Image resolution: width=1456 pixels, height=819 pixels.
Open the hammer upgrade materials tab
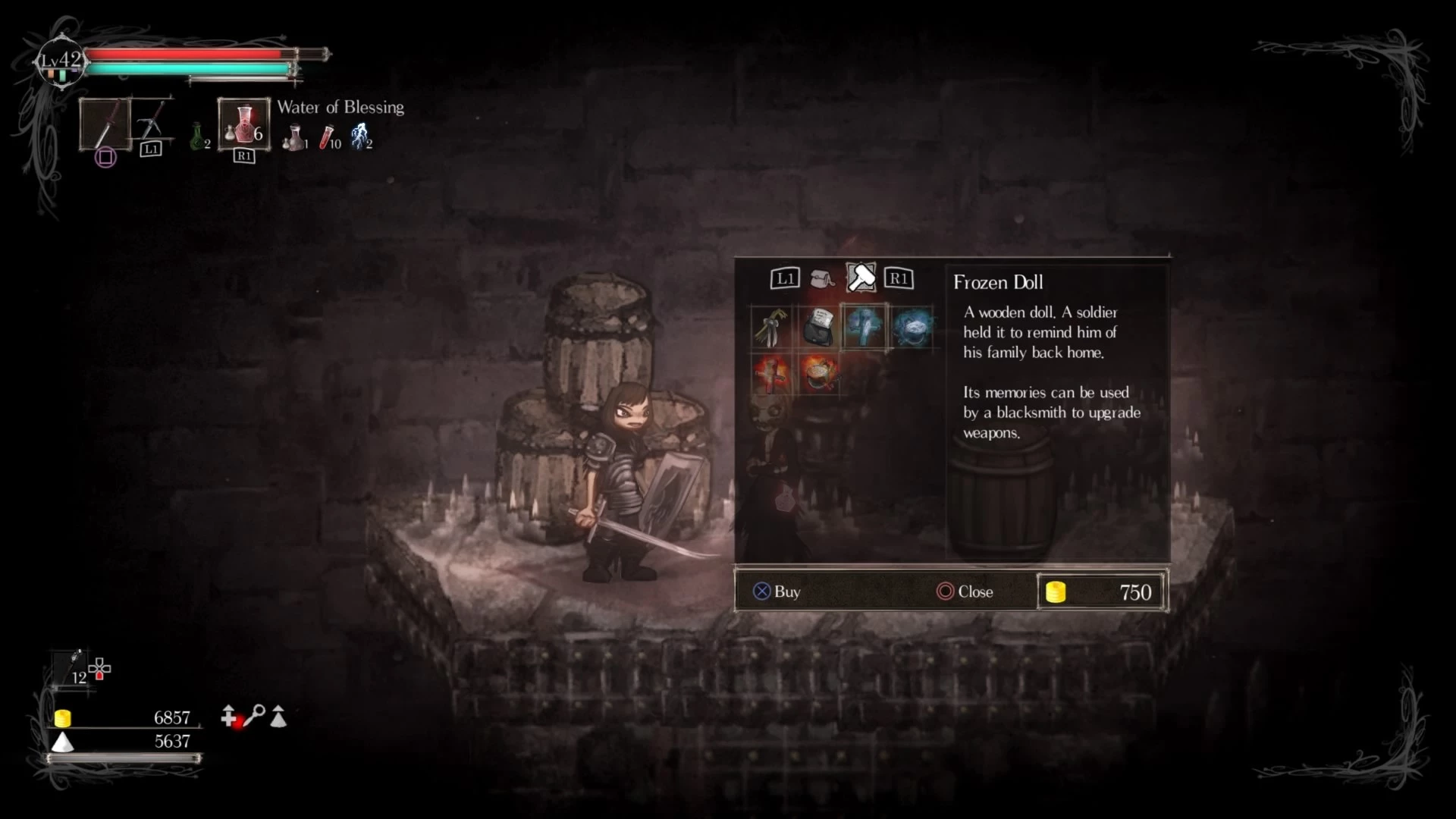(861, 278)
